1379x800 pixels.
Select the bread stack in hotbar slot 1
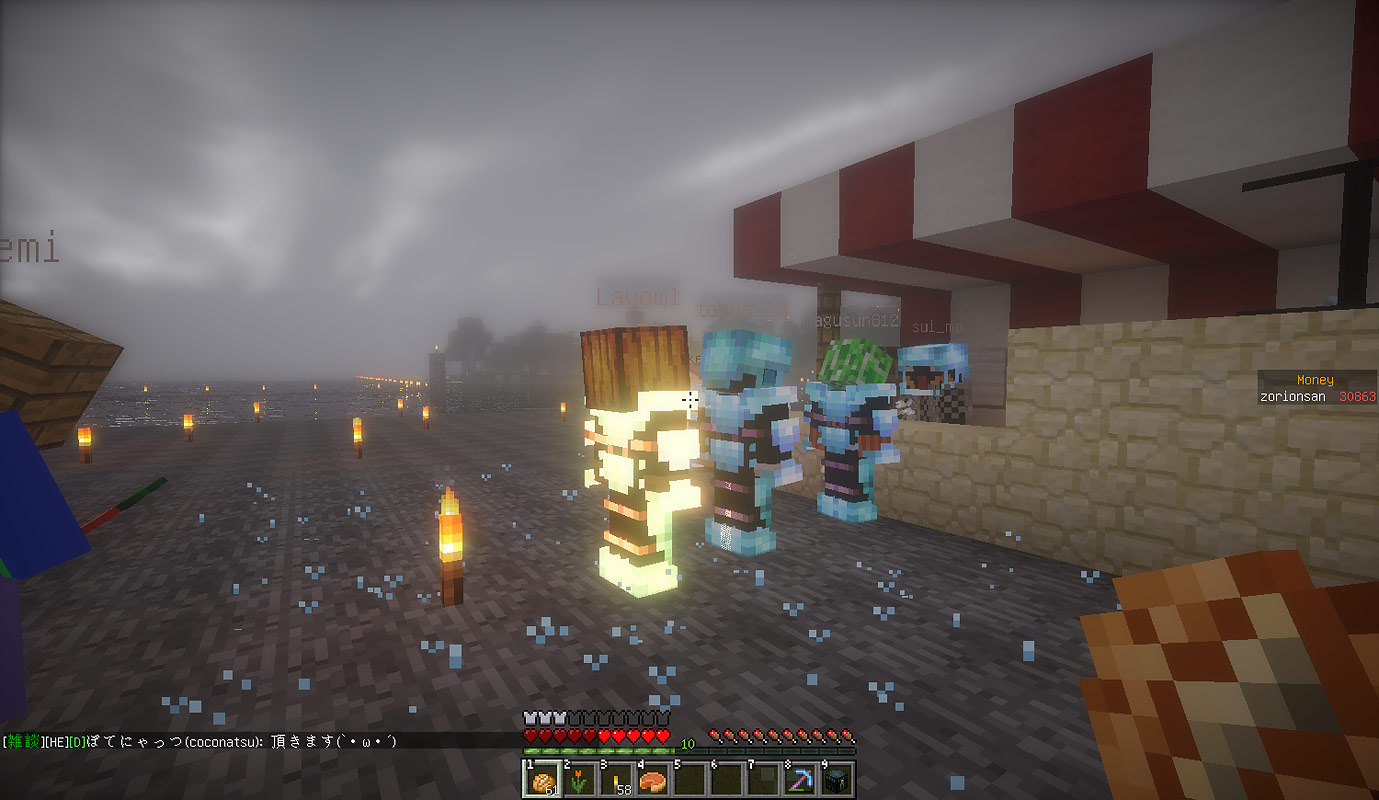click(x=543, y=779)
